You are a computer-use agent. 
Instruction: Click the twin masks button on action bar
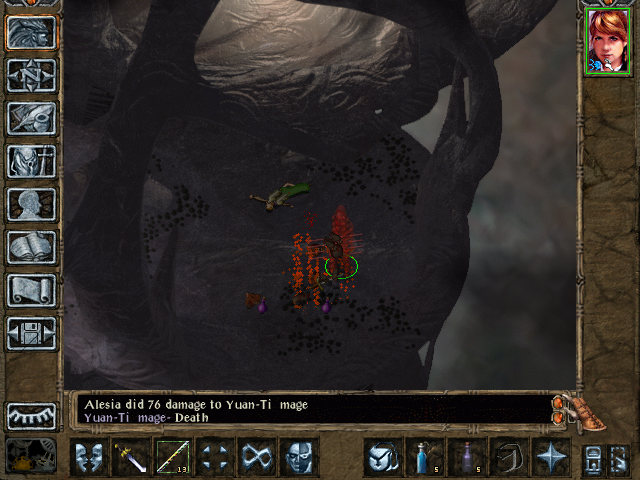[x=89, y=456]
